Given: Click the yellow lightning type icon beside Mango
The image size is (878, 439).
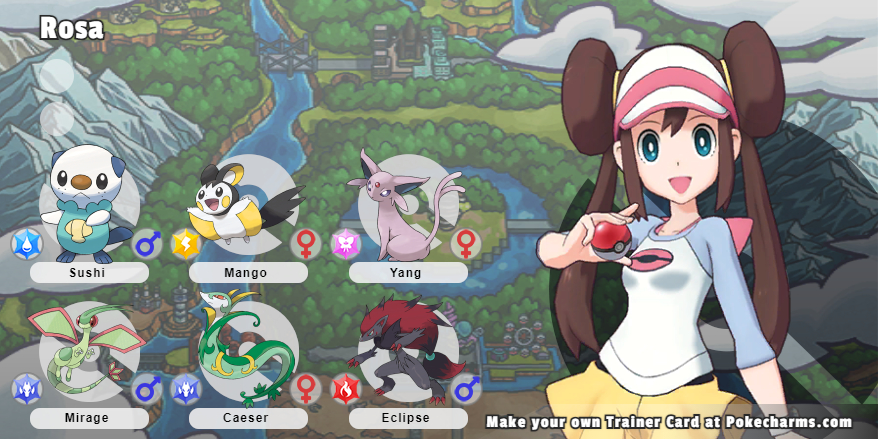Looking at the screenshot, I should (x=186, y=243).
